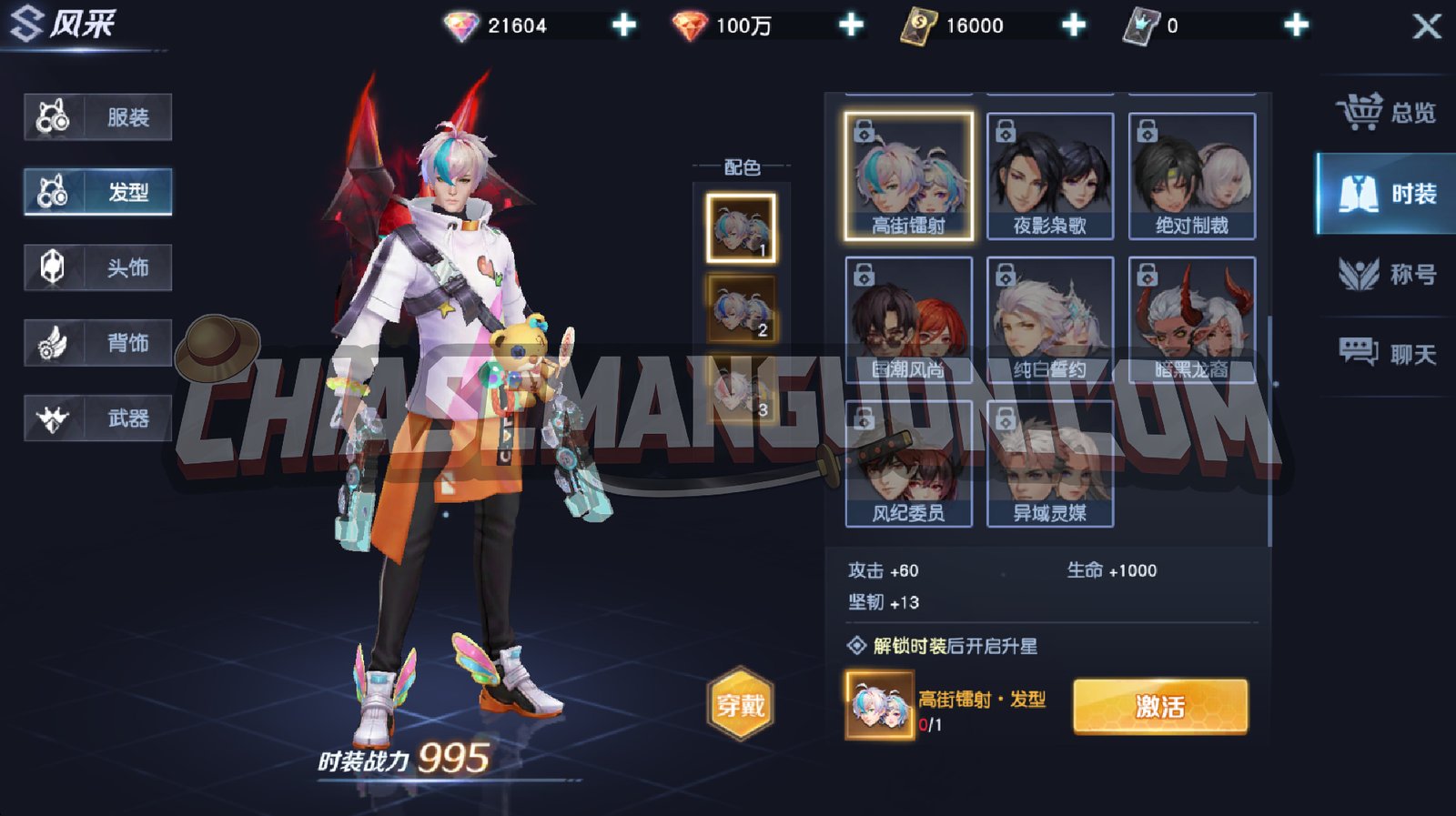The width and height of the screenshot is (1456, 816).
Task: Select the 时装 fashion tab
Action: (1386, 194)
